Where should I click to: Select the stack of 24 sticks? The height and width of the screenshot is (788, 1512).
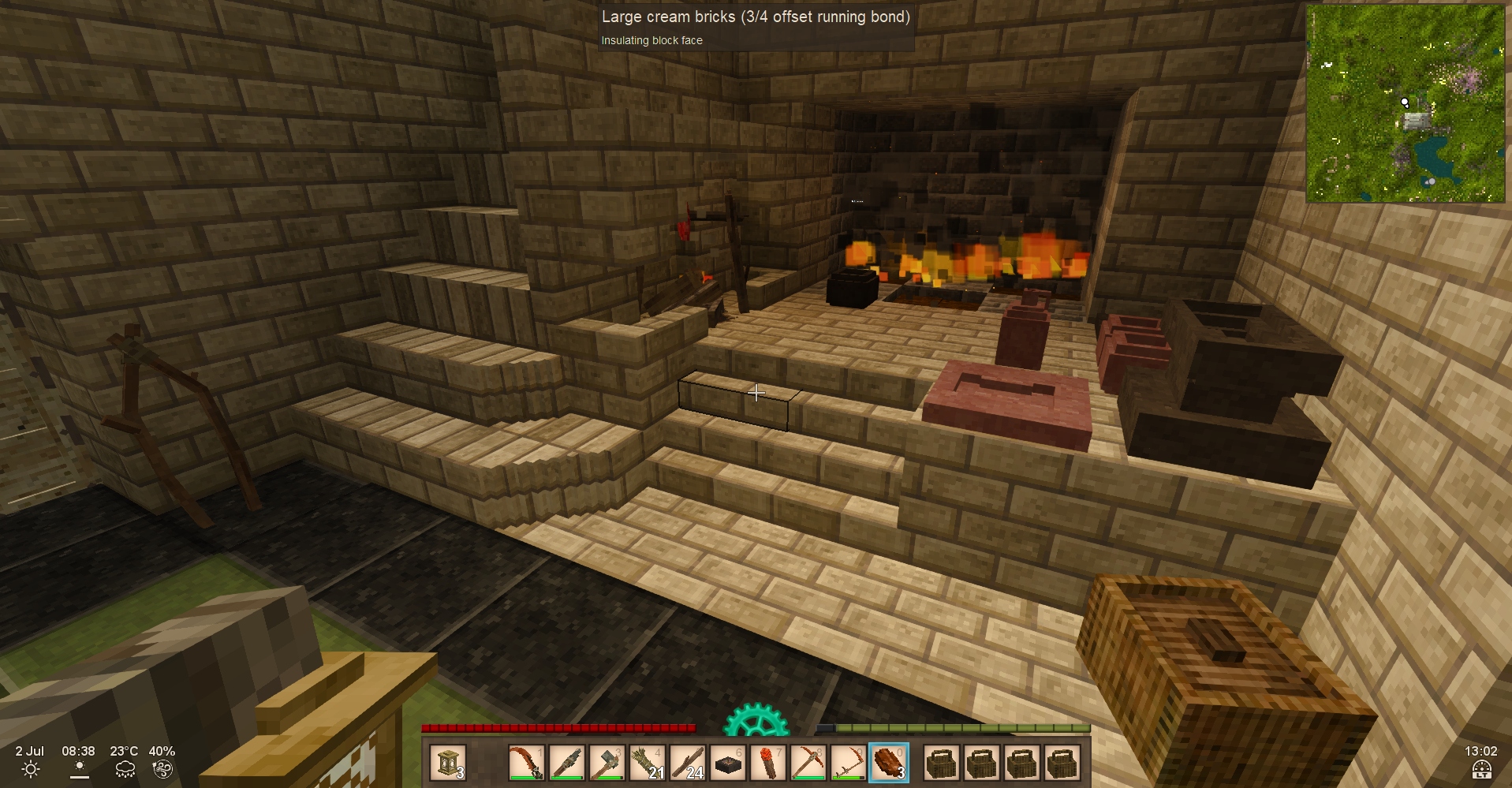(x=688, y=763)
